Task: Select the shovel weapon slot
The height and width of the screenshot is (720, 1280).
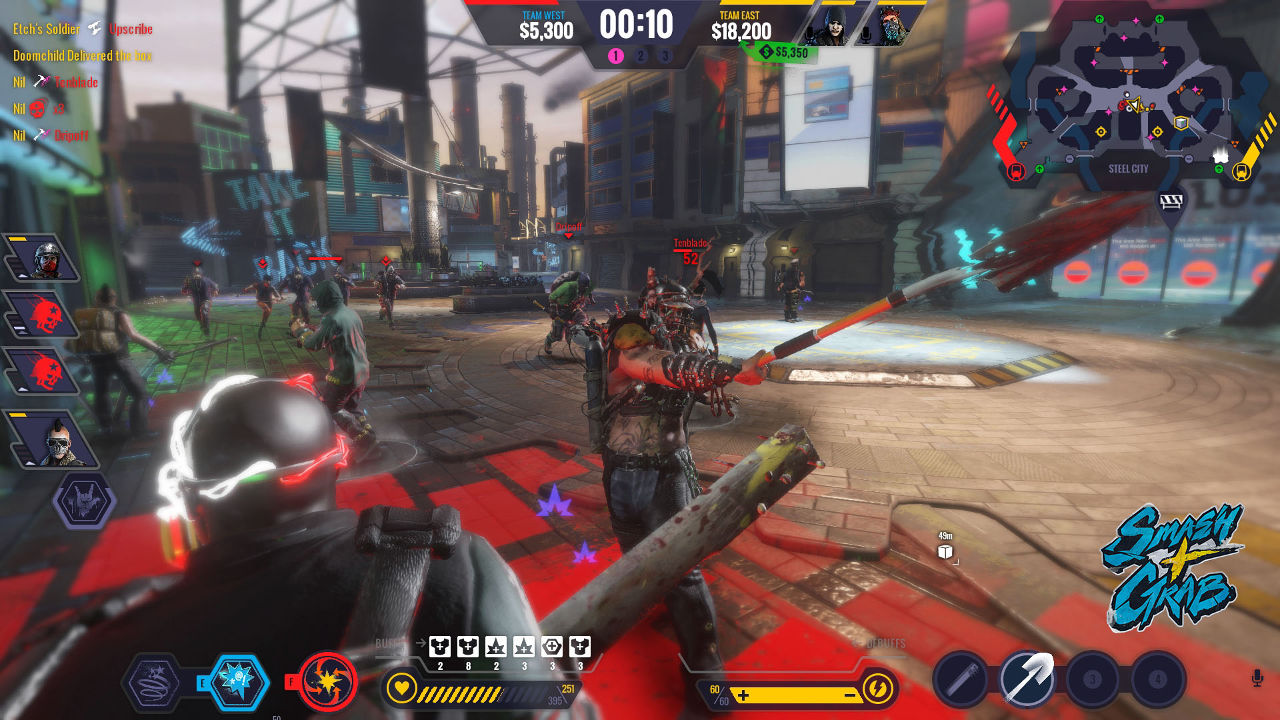Action: (x=1027, y=681)
